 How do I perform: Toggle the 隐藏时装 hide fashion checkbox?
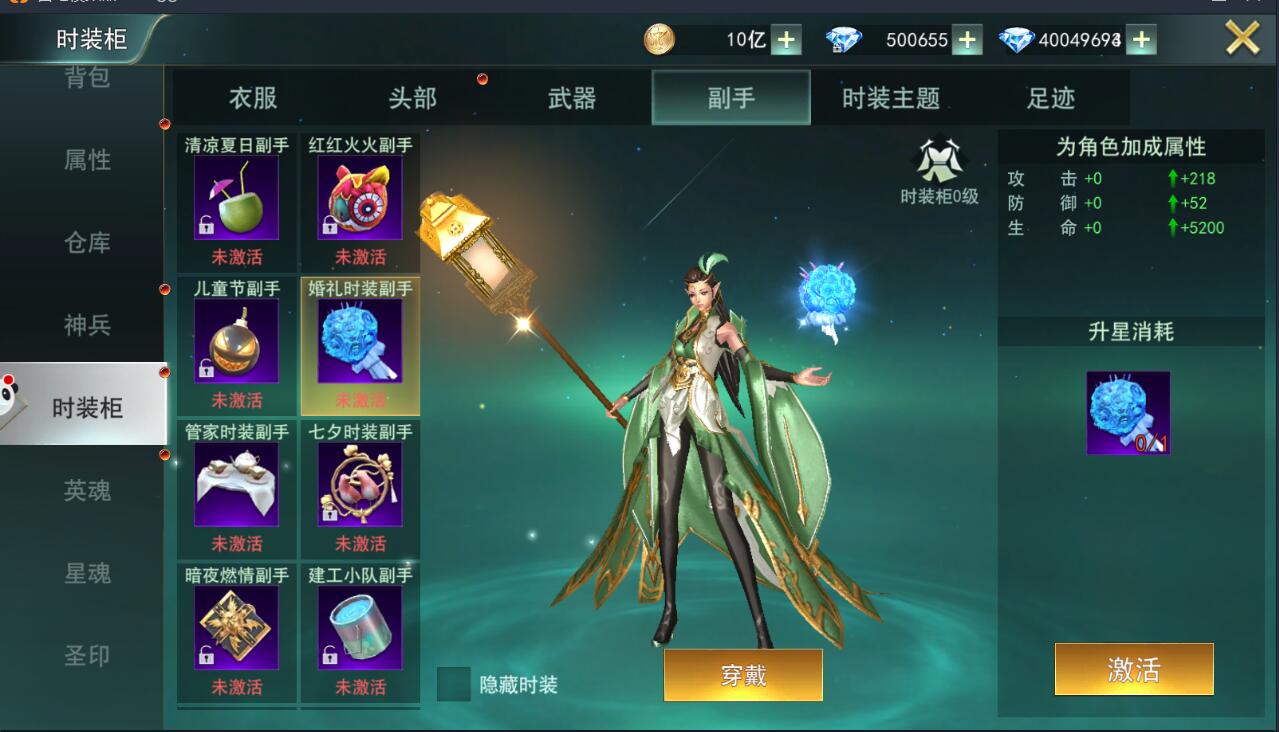tap(454, 684)
